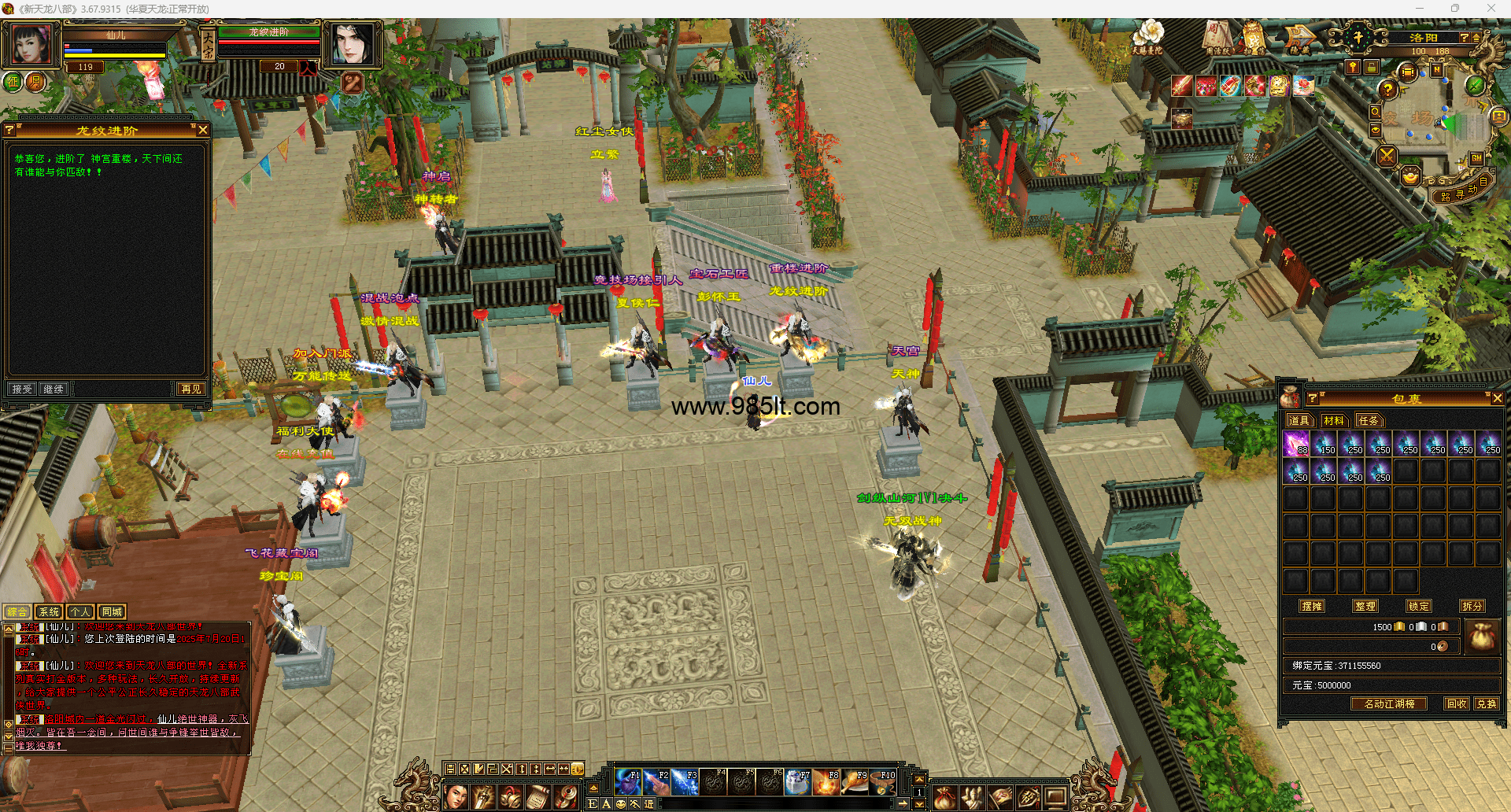Toggle the 锁定 lock button in bag
1511x812 pixels.
pyautogui.click(x=1419, y=606)
